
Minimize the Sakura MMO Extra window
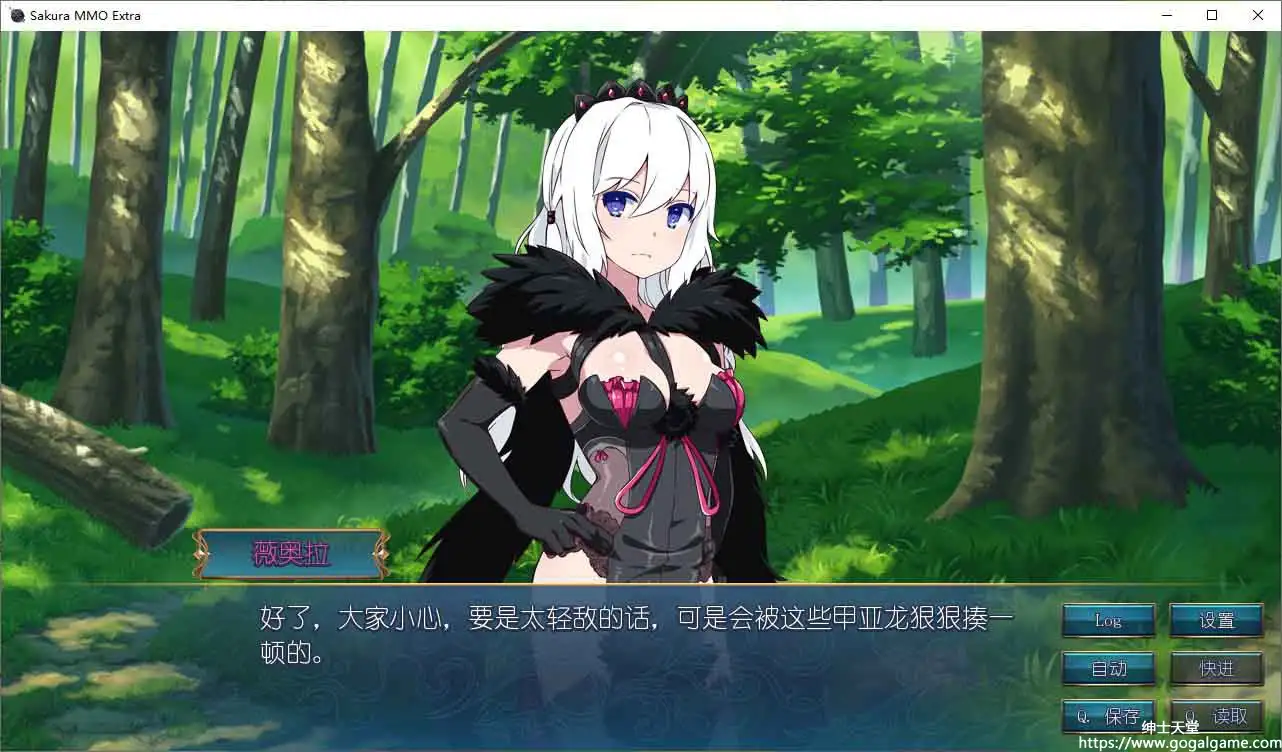(x=1166, y=15)
